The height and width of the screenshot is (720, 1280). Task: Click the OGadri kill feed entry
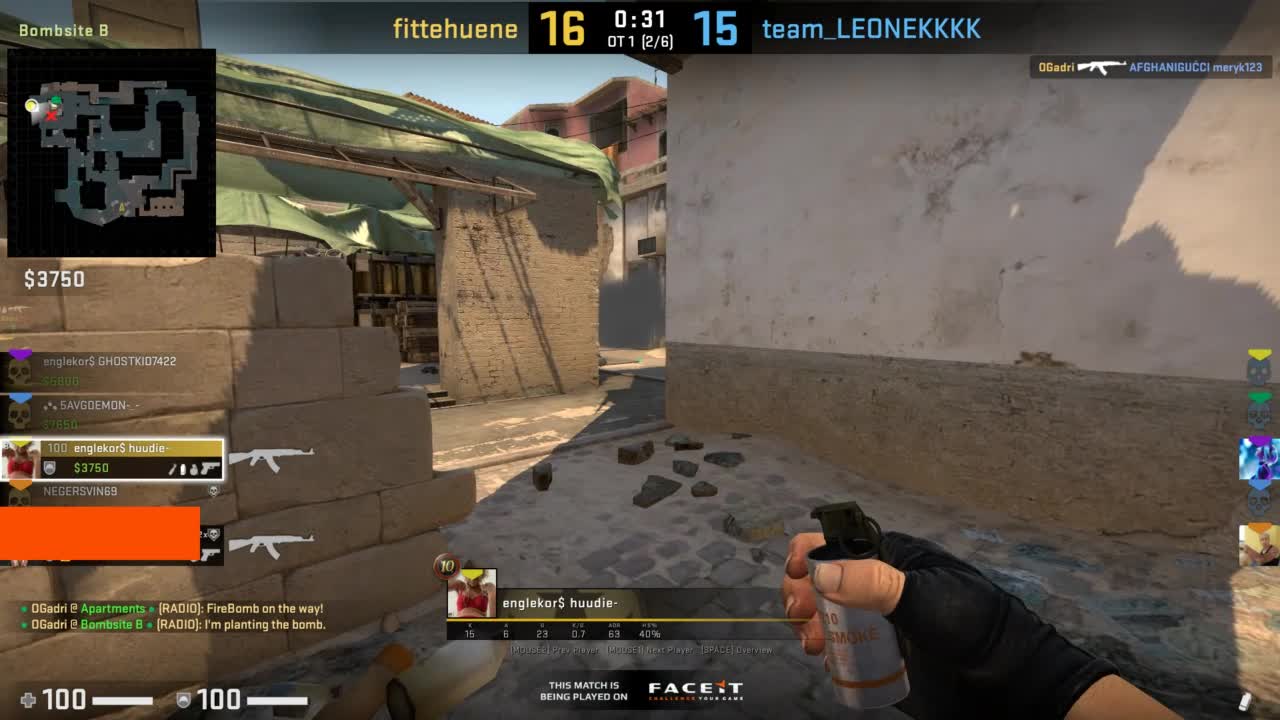(x=1148, y=68)
